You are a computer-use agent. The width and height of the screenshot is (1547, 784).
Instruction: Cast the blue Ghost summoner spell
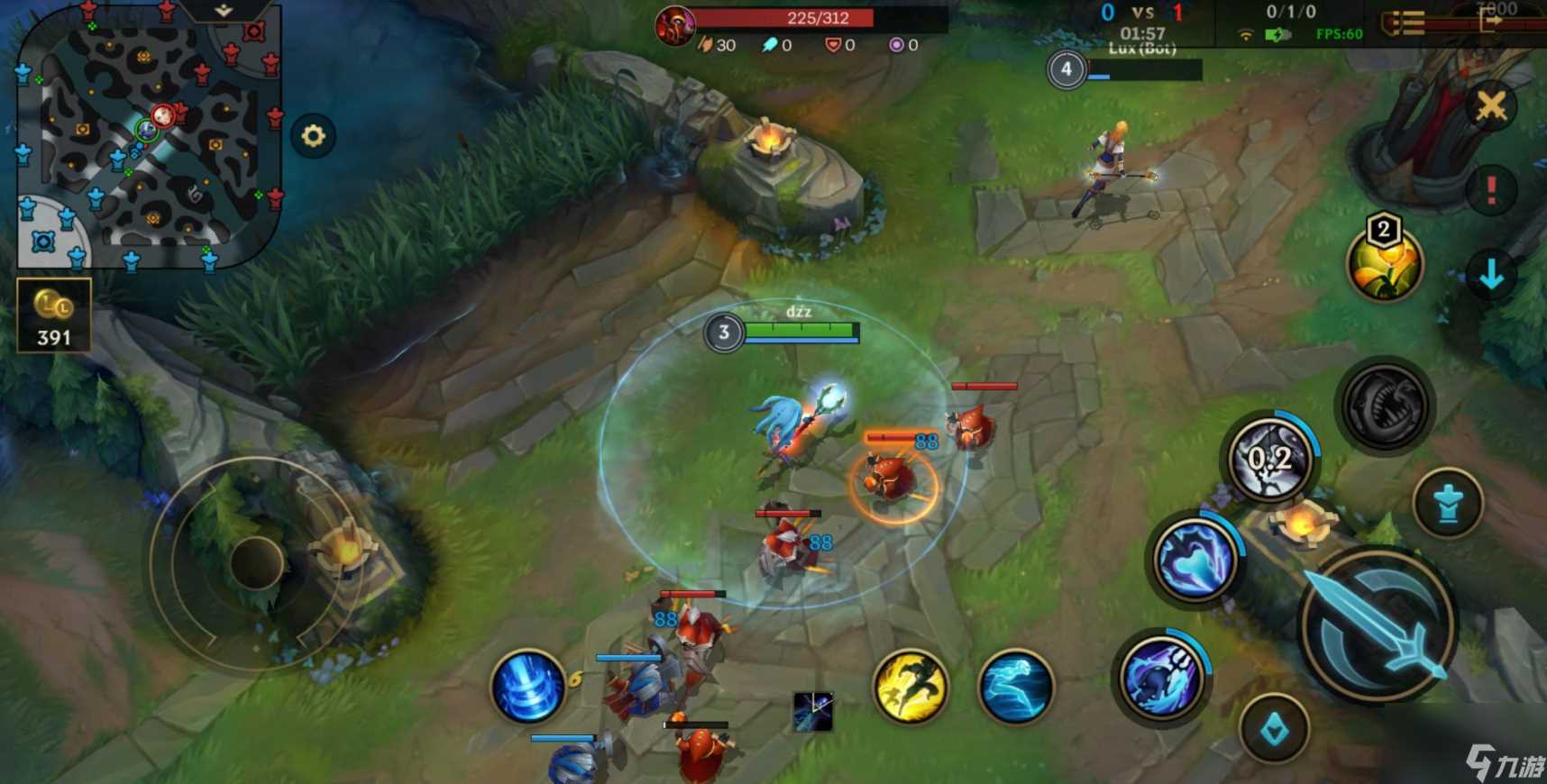click(x=1016, y=687)
